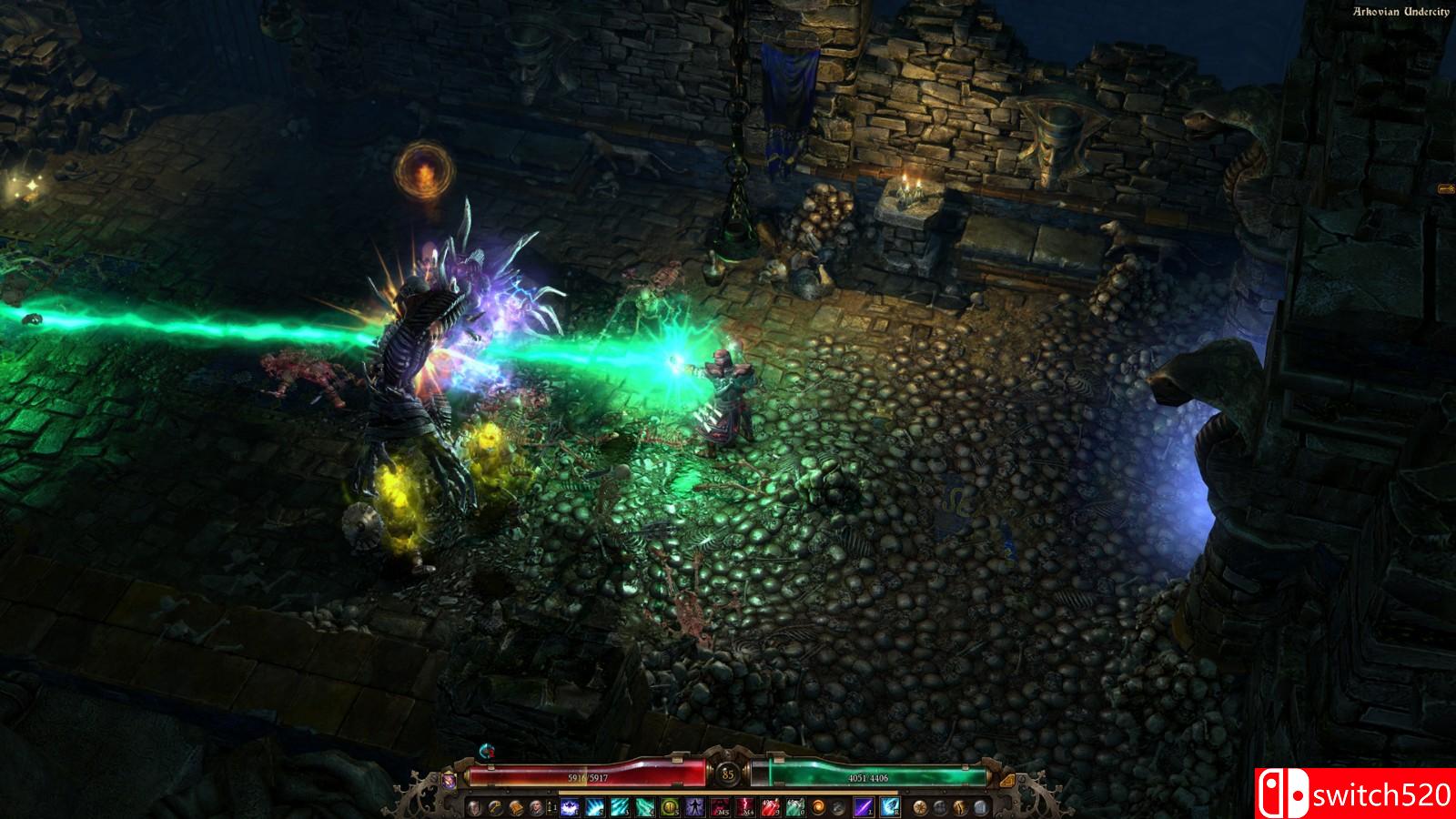Click the buff icon above the health bar

coord(486,753)
